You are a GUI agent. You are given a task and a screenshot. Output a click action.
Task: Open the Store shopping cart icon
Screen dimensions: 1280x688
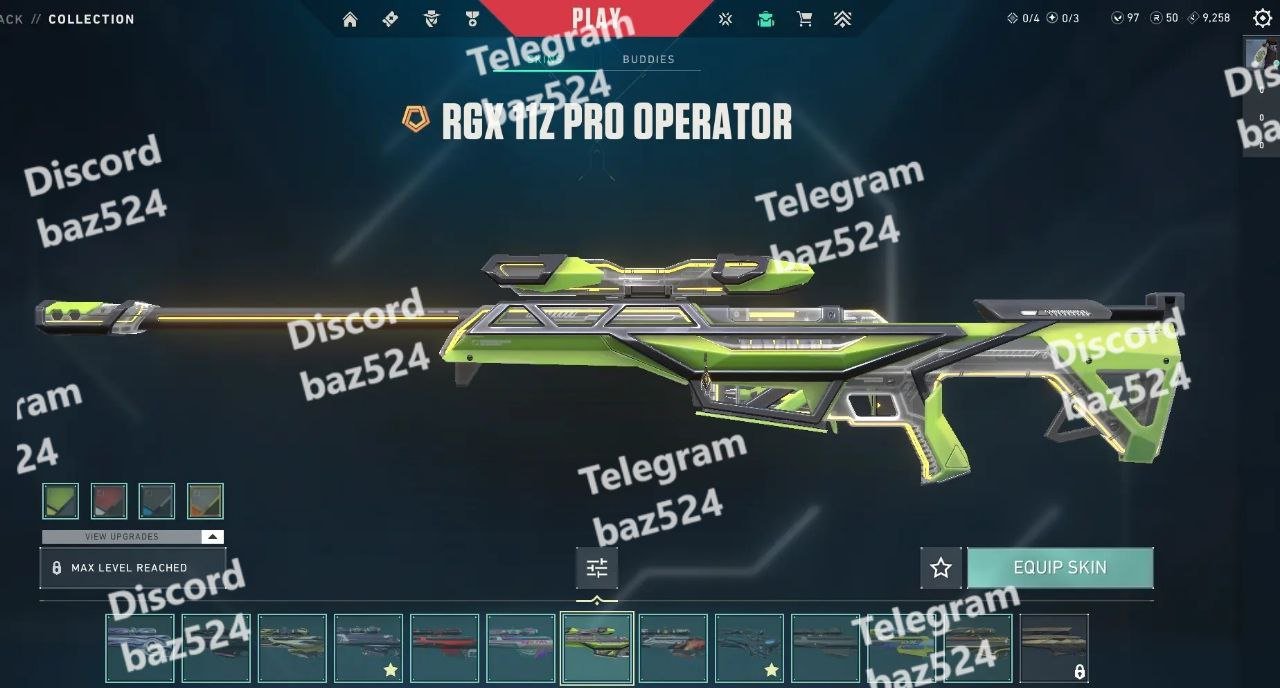(x=804, y=19)
